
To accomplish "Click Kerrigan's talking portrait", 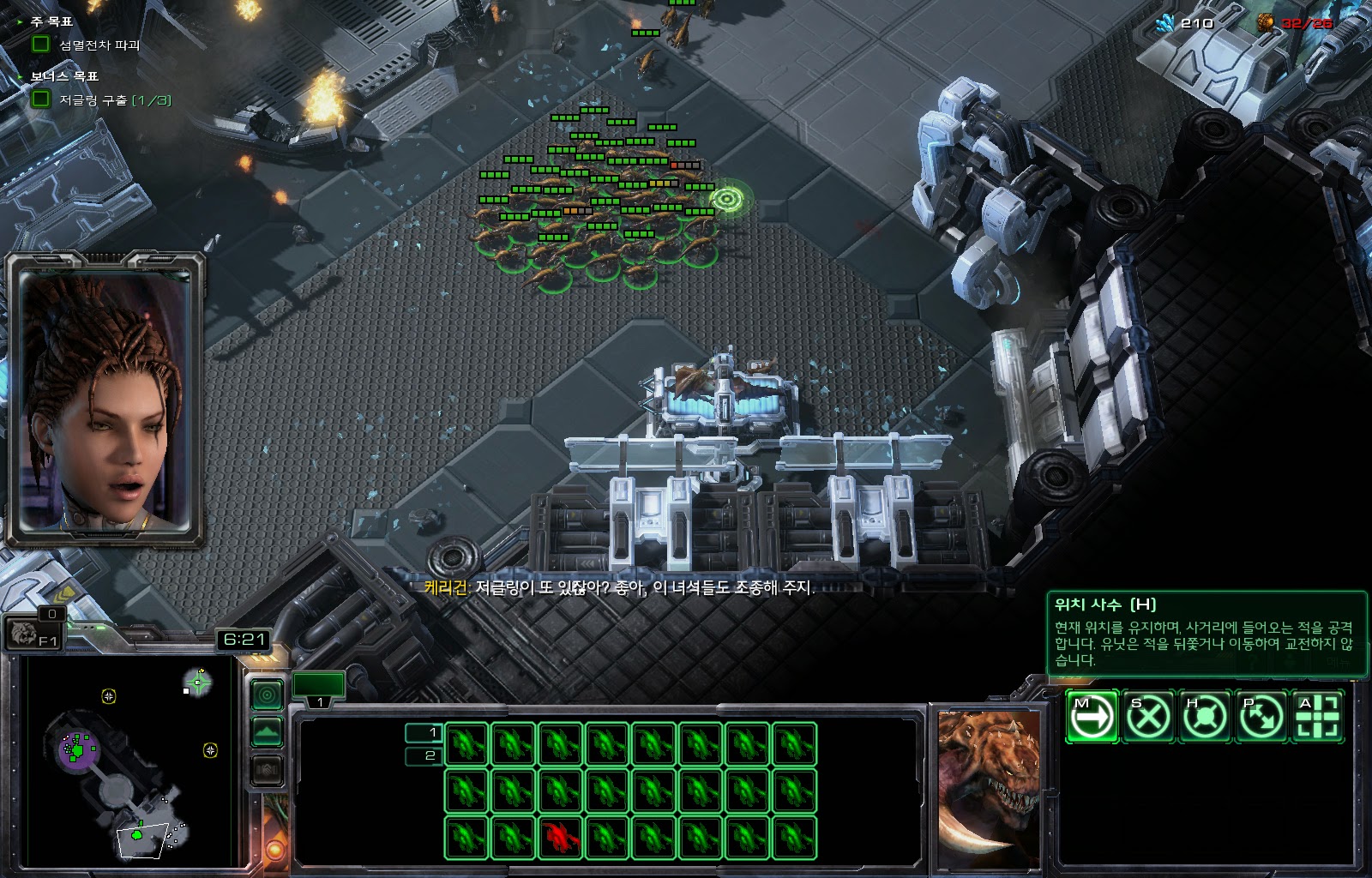I will point(105,400).
